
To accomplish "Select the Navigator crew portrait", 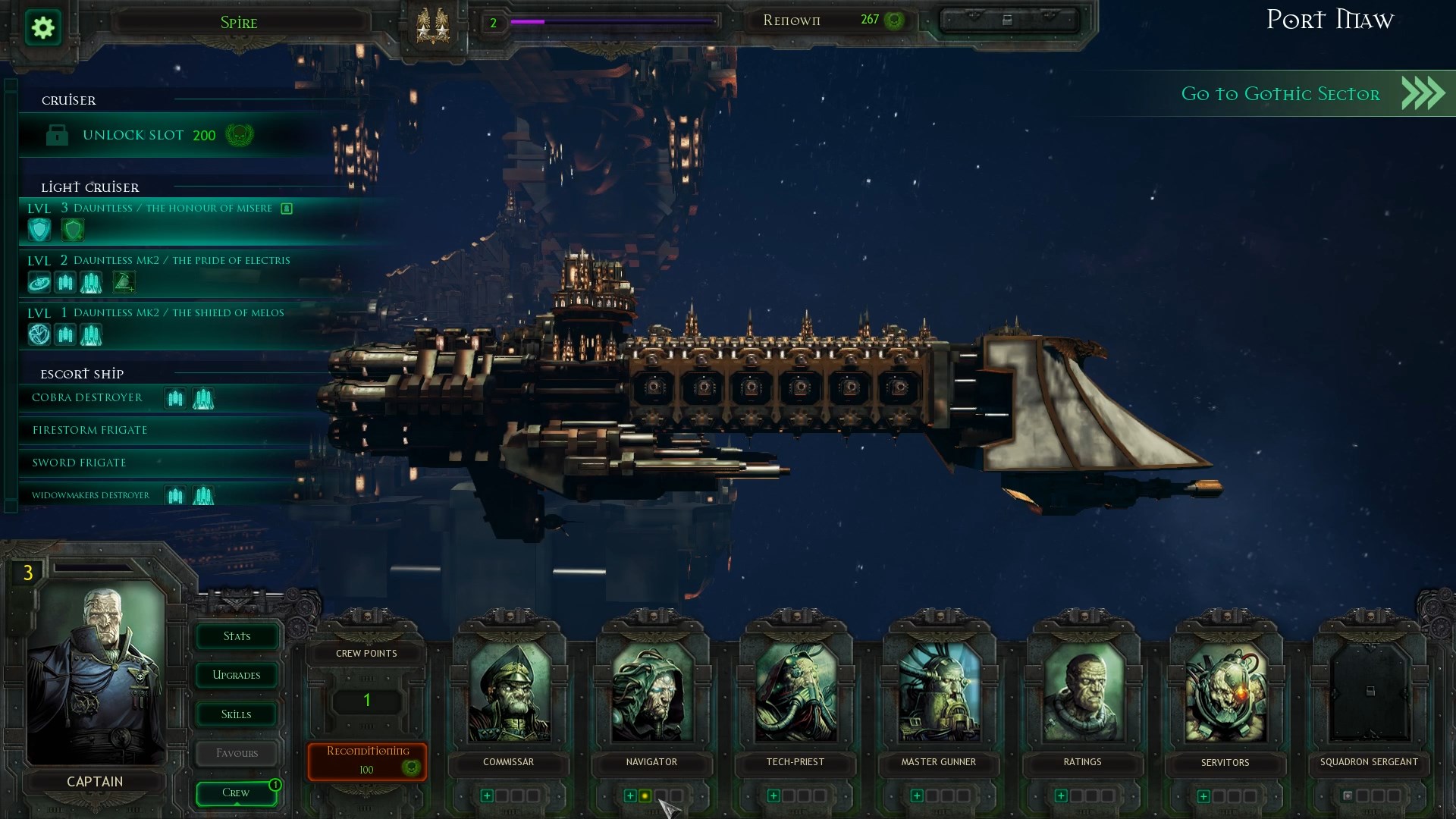I will [652, 694].
